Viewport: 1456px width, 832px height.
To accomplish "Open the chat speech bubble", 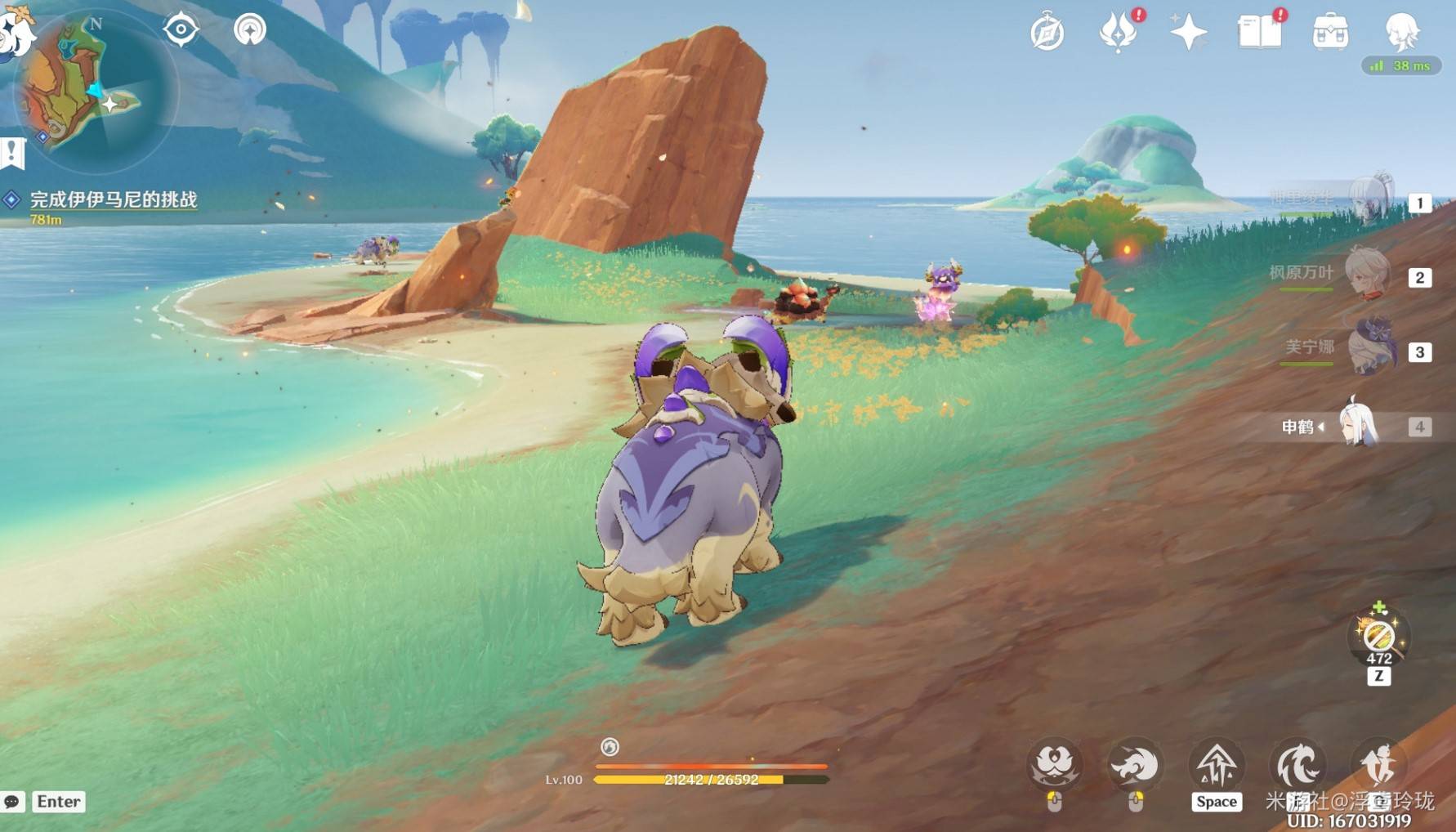I will [x=12, y=802].
